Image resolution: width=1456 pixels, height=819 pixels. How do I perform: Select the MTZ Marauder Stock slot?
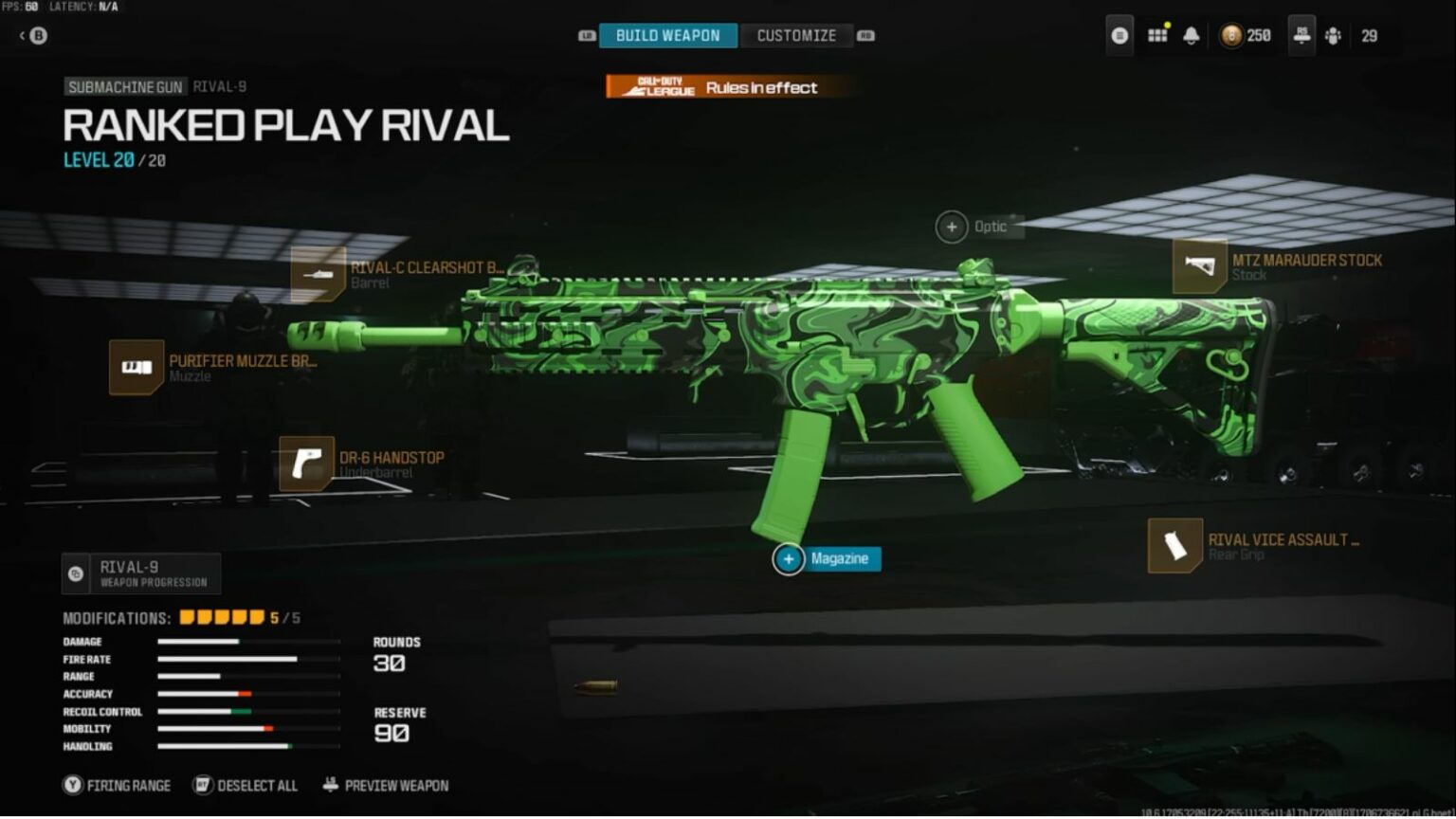(x=1200, y=266)
